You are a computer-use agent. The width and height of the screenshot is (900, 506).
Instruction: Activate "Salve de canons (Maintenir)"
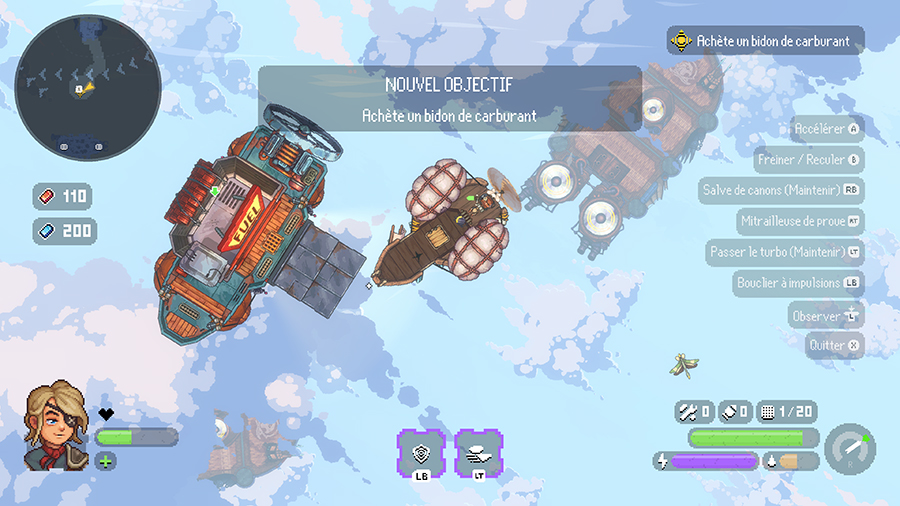(780, 190)
